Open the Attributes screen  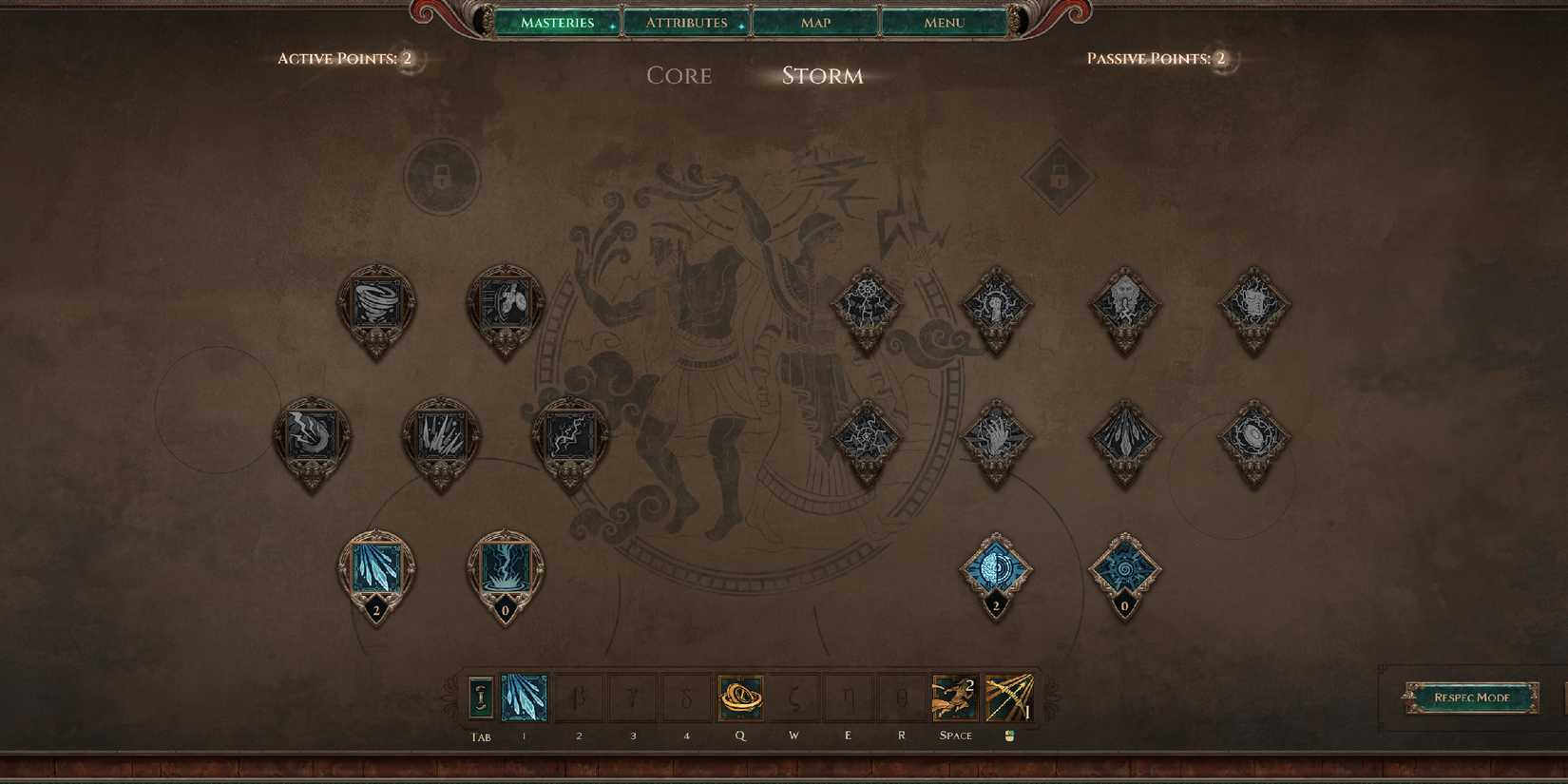686,22
